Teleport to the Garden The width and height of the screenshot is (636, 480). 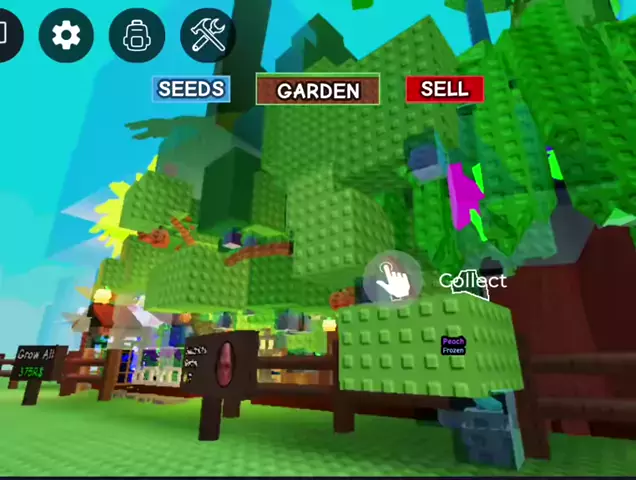click(x=318, y=90)
